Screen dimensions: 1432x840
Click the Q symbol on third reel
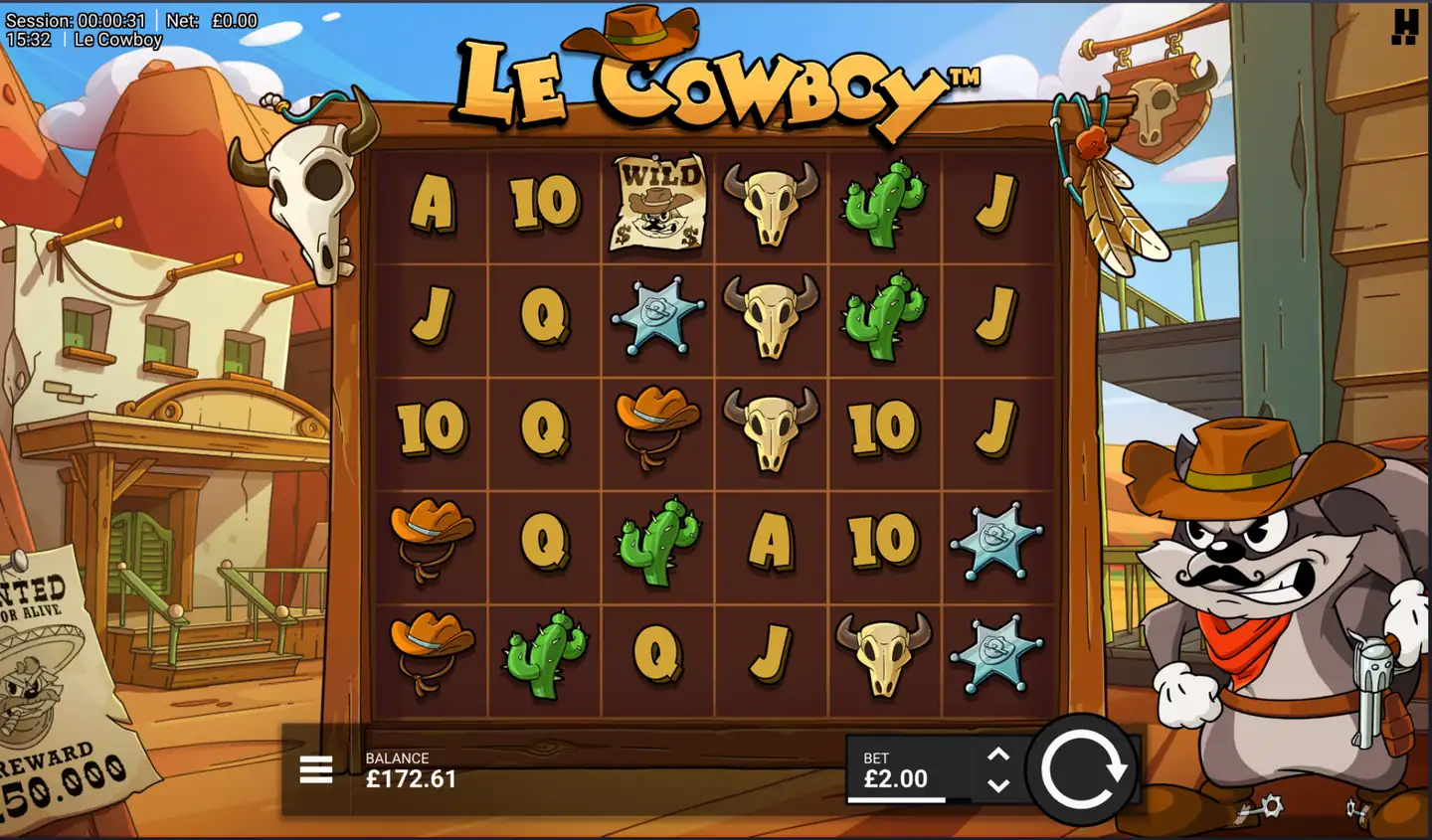point(656,656)
